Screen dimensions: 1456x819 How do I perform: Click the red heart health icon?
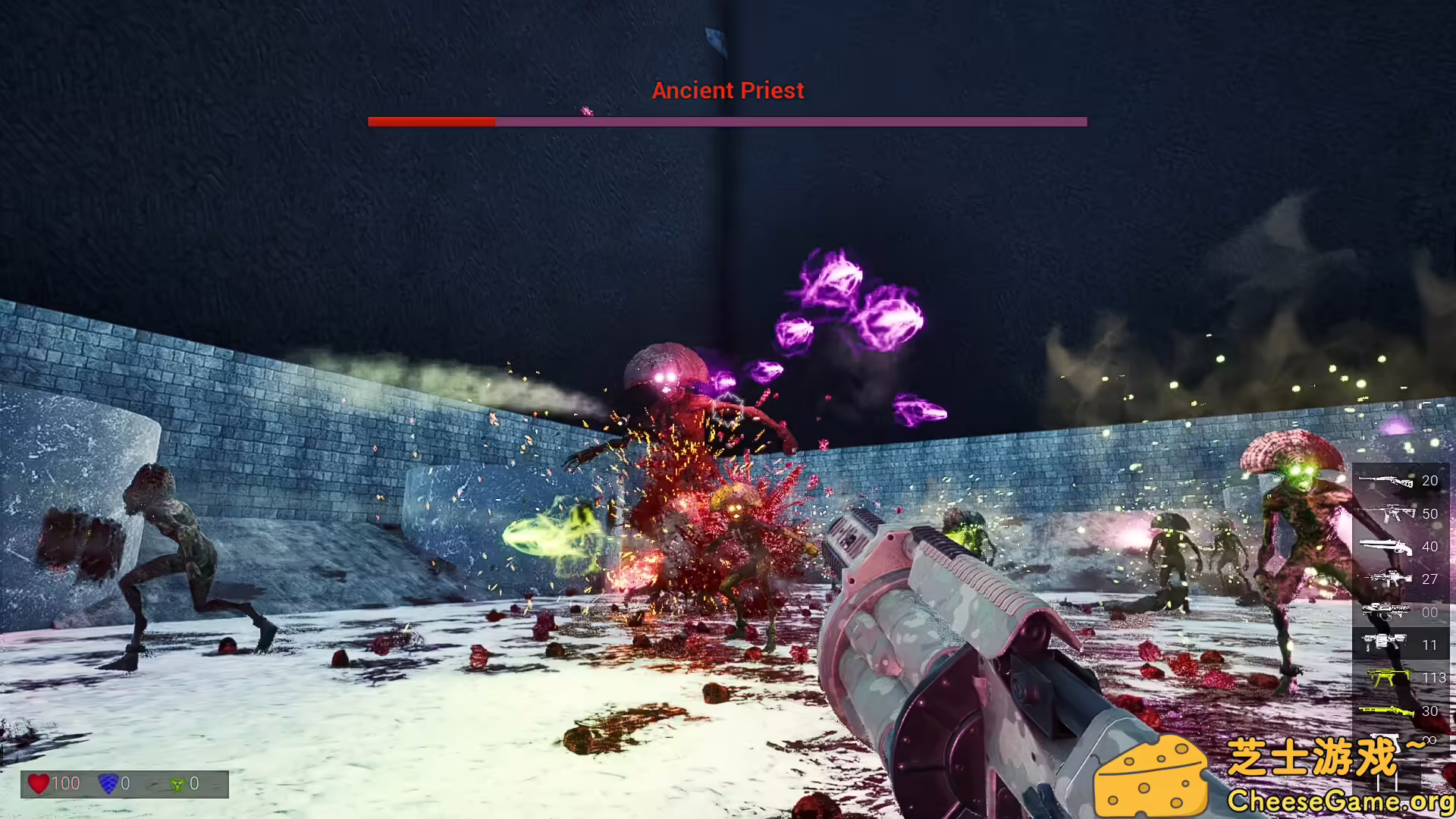(x=39, y=783)
